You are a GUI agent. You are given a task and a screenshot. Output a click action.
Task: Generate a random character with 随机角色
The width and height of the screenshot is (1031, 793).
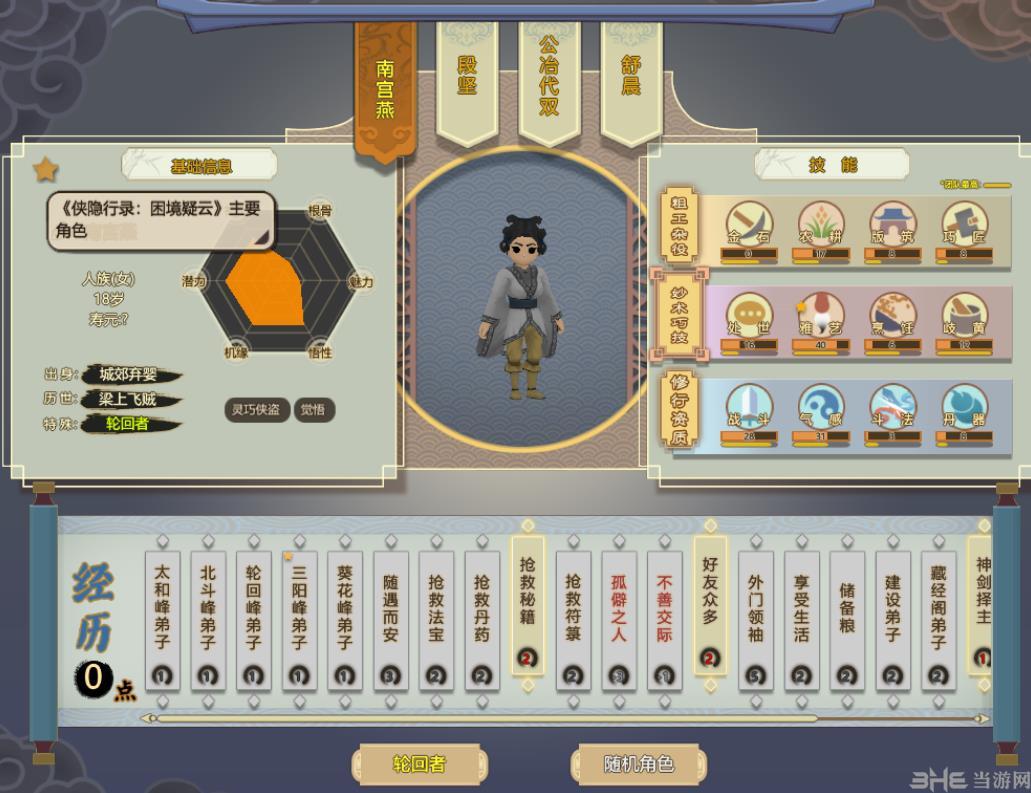click(x=638, y=765)
